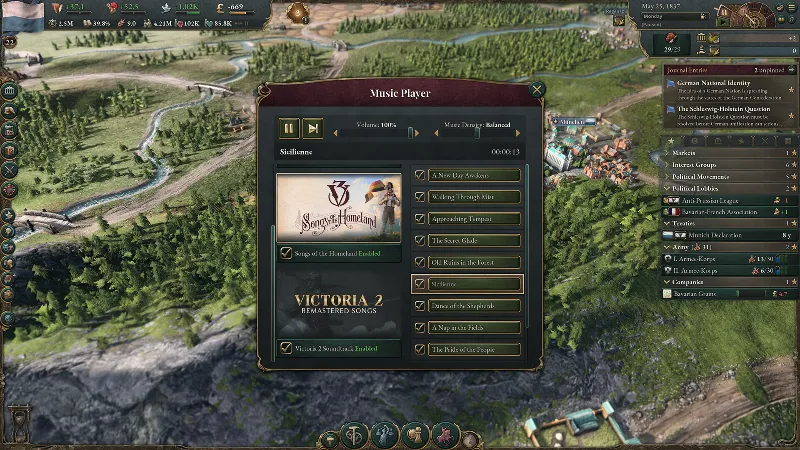
Task: Play The Pride of the People
Action: pos(475,349)
